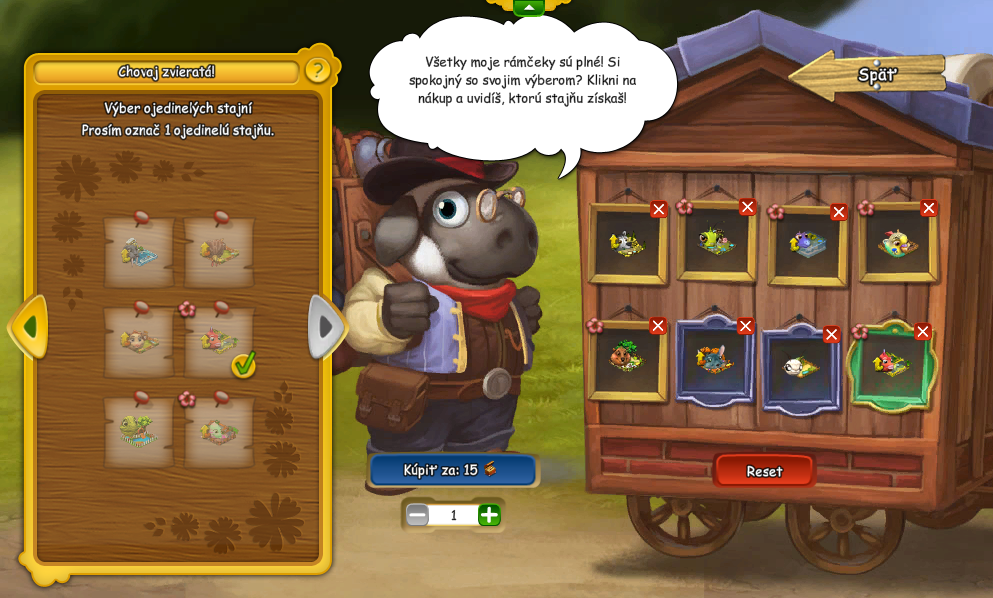Viewport: 993px width, 598px height.
Task: Open the yellow question mark help
Action: 317,70
